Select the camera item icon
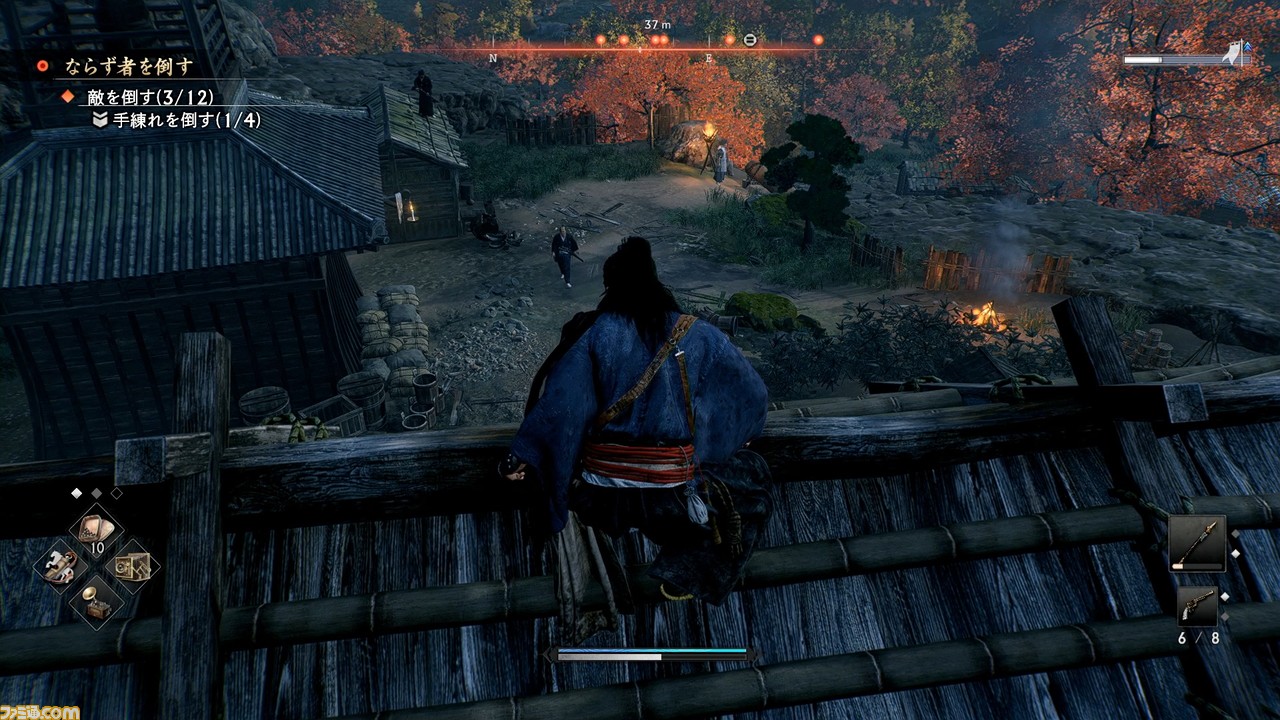This screenshot has height=720, width=1280. [x=133, y=566]
